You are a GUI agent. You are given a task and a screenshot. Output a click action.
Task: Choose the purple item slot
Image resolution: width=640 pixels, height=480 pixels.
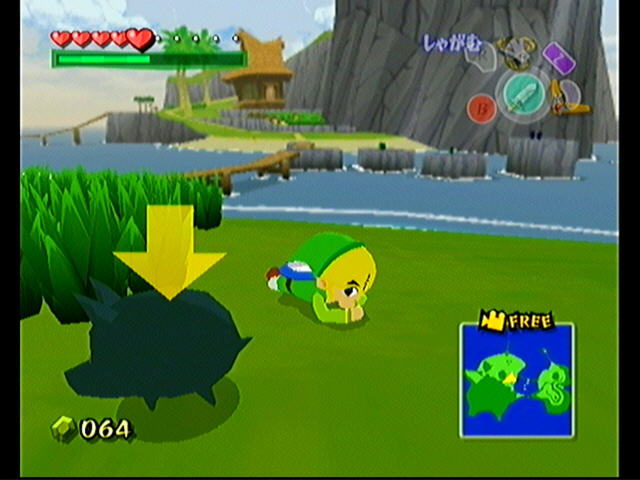click(558, 57)
